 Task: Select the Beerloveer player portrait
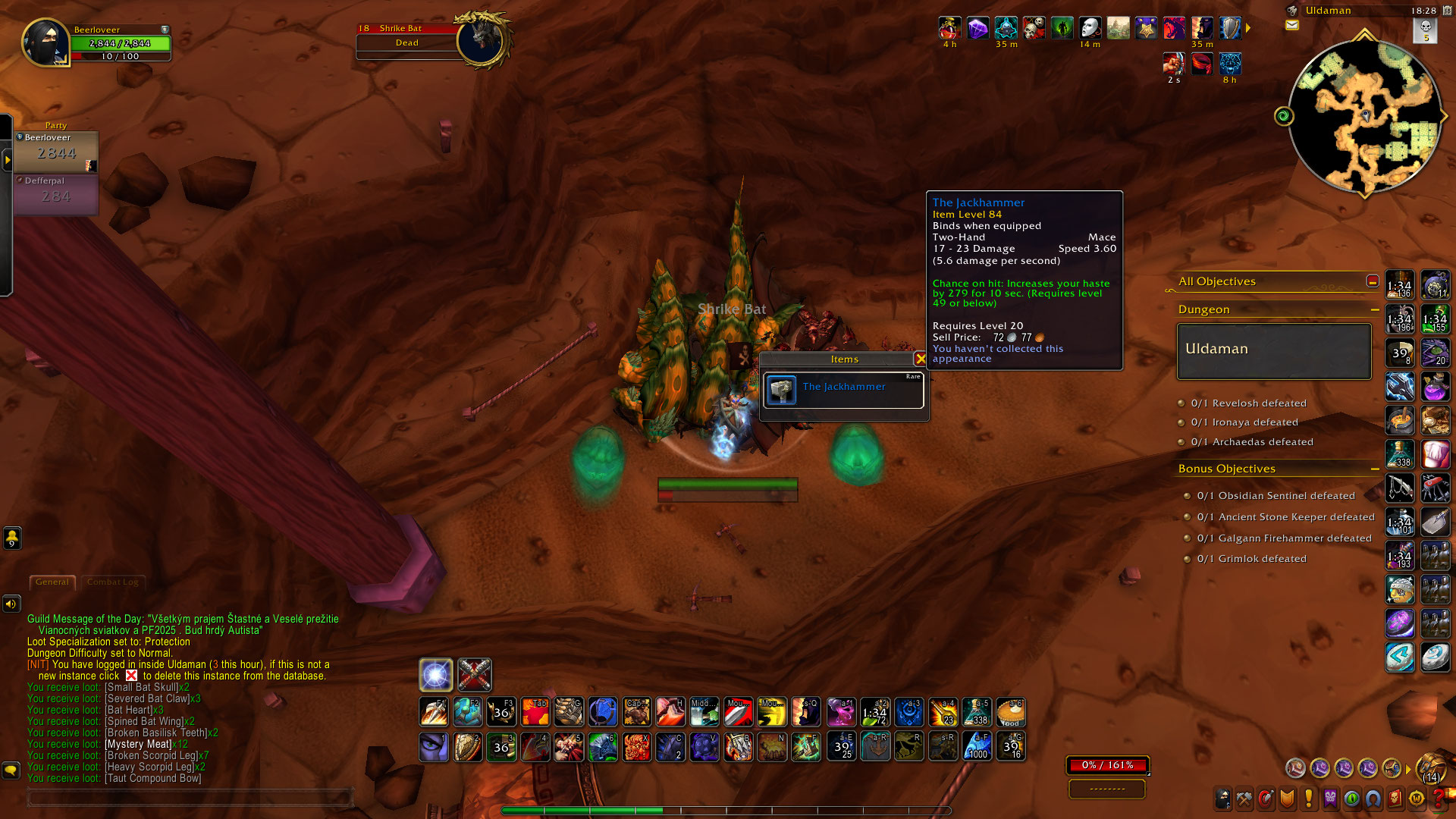click(x=45, y=43)
